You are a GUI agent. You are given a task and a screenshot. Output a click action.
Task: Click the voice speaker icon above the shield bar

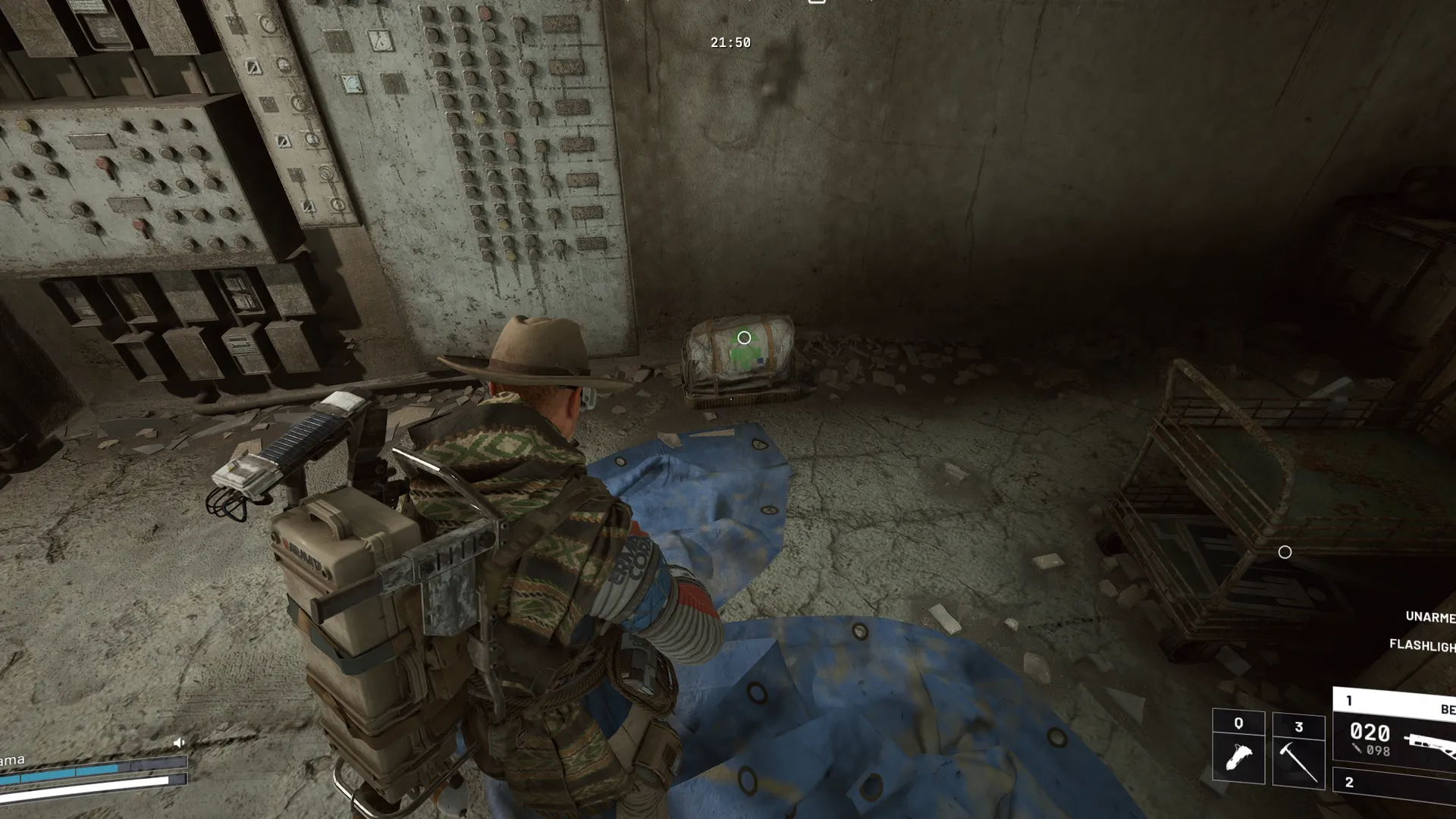179,742
